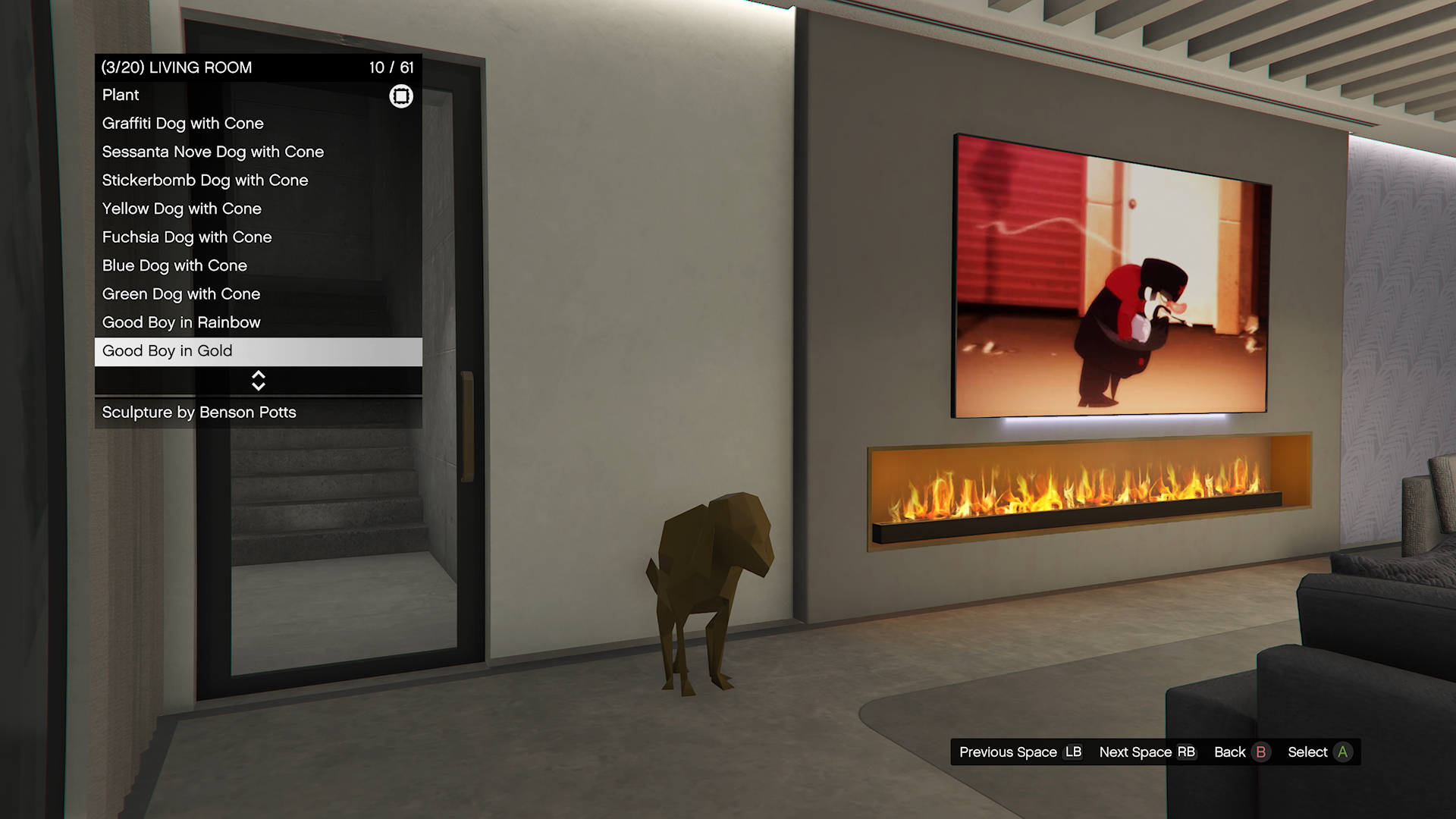This screenshot has width=1456, height=819.
Task: Choose Graffiti Dog with Cone
Action: pyautogui.click(x=258, y=124)
